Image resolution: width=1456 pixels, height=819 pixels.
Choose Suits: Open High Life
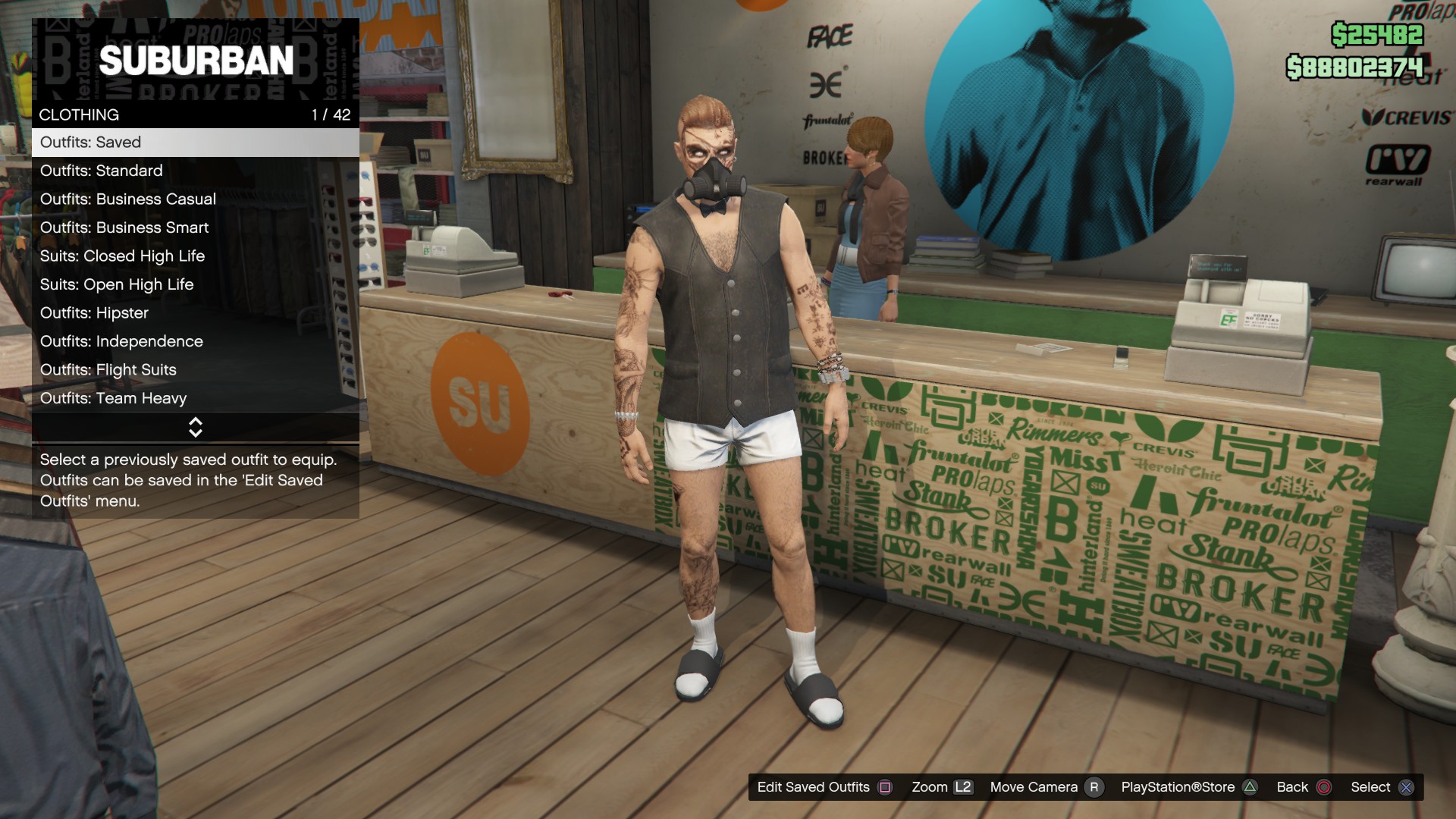pyautogui.click(x=195, y=284)
